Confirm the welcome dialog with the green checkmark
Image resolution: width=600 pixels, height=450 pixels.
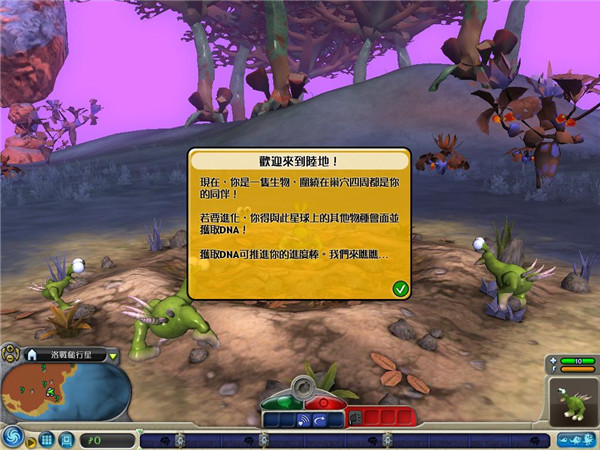click(x=400, y=288)
